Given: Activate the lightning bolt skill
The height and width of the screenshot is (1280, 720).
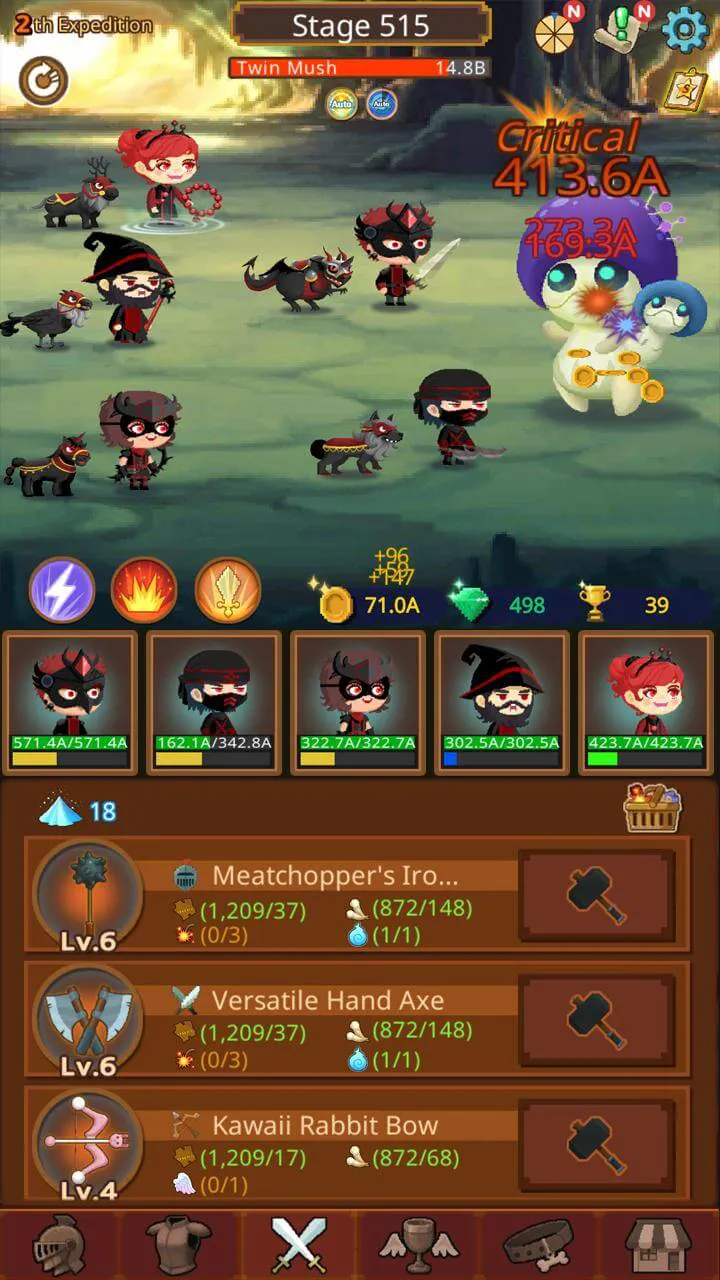Looking at the screenshot, I should pyautogui.click(x=62, y=590).
